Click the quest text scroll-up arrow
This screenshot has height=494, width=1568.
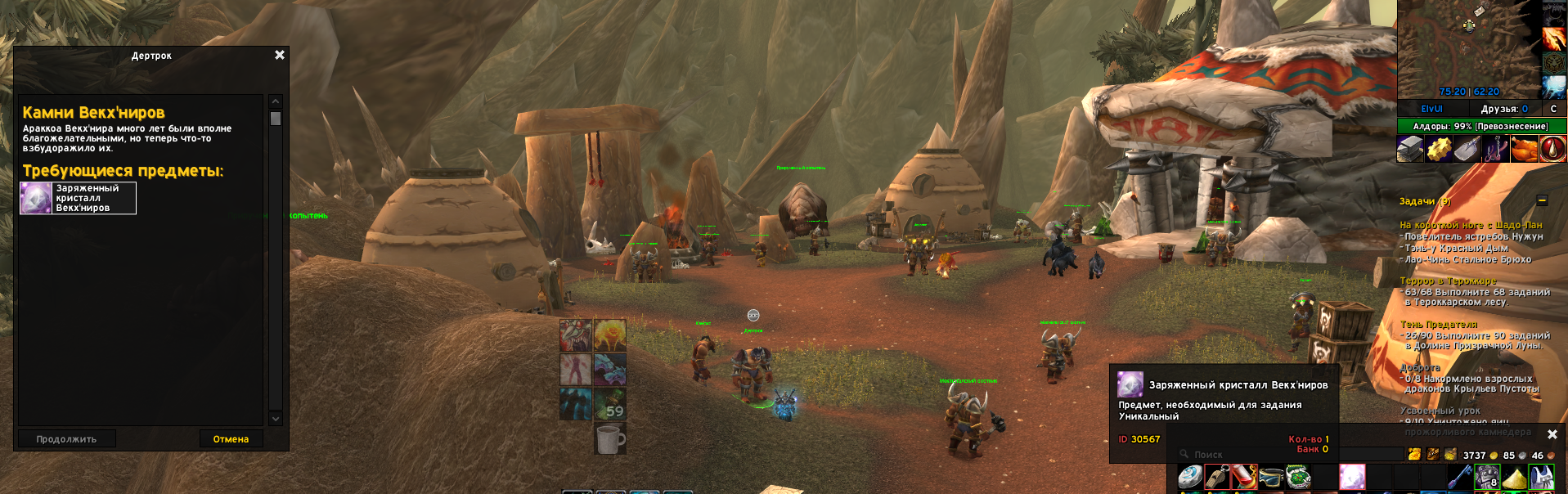coord(276,101)
